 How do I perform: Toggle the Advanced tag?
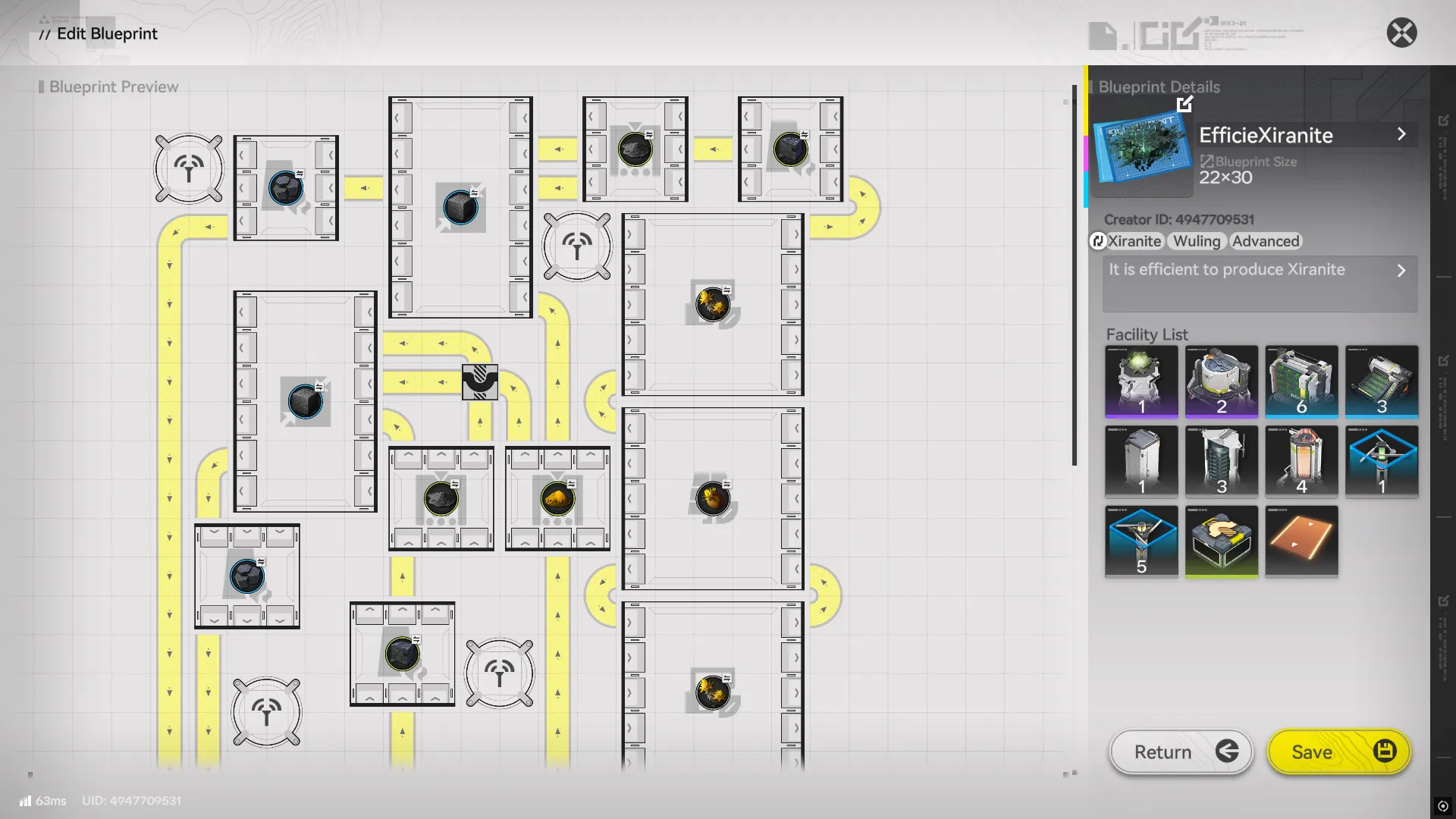coord(1265,241)
